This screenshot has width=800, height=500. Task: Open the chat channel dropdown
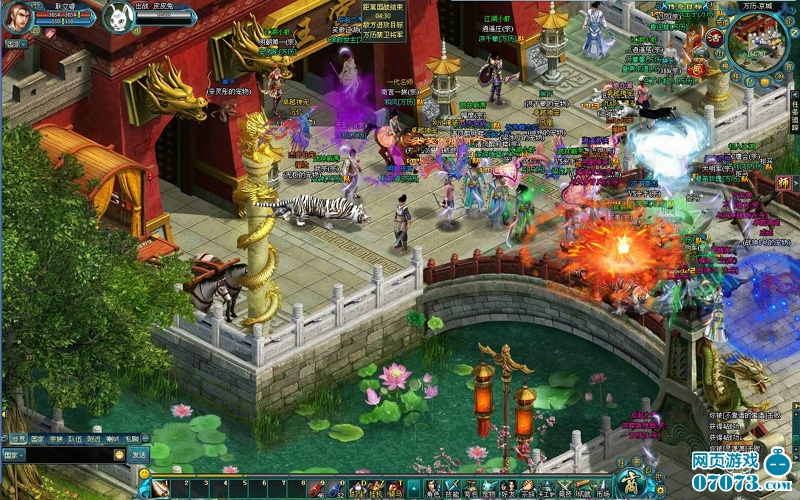coord(14,454)
